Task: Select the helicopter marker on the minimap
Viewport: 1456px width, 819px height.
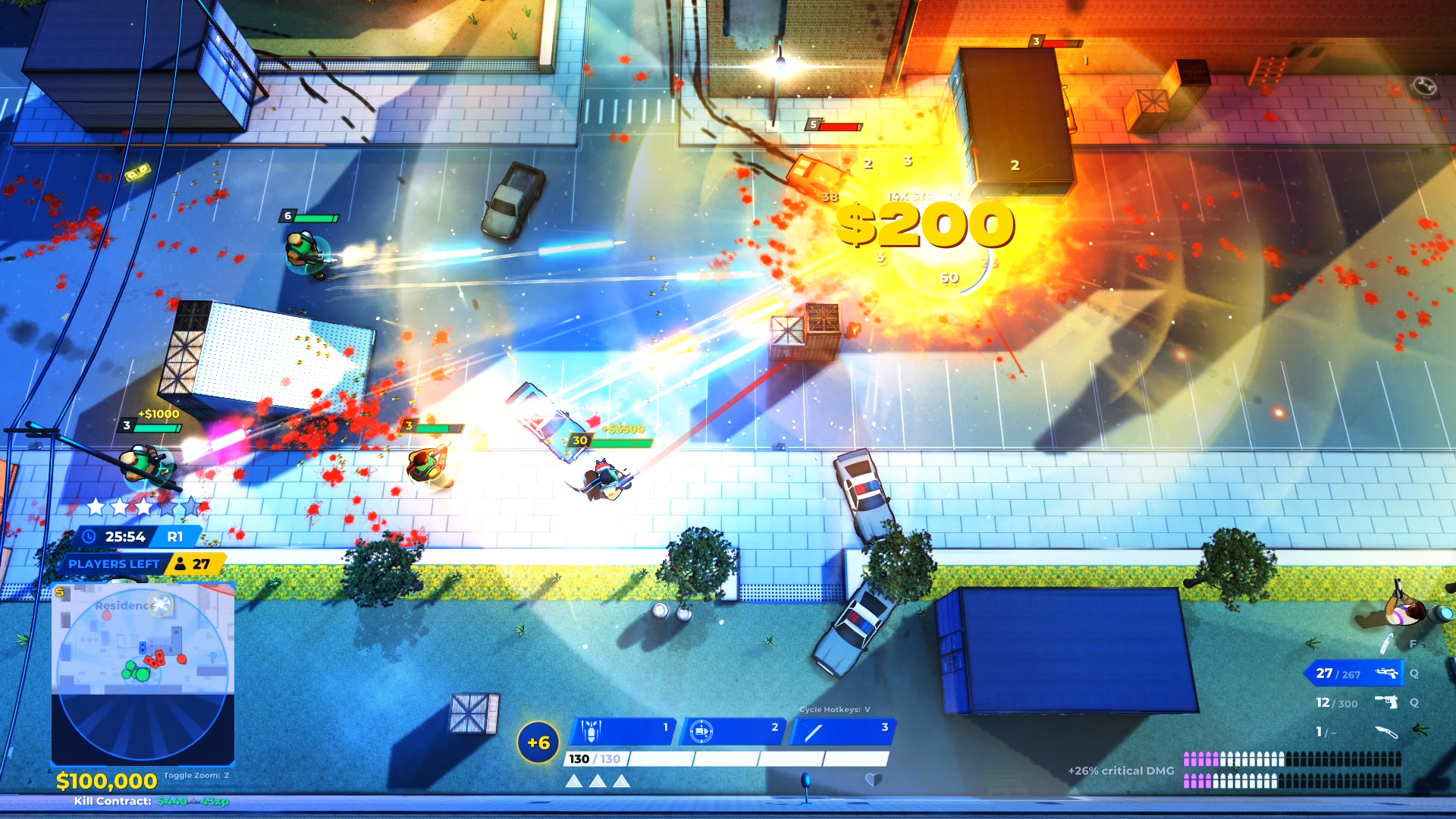Action: click(x=162, y=604)
